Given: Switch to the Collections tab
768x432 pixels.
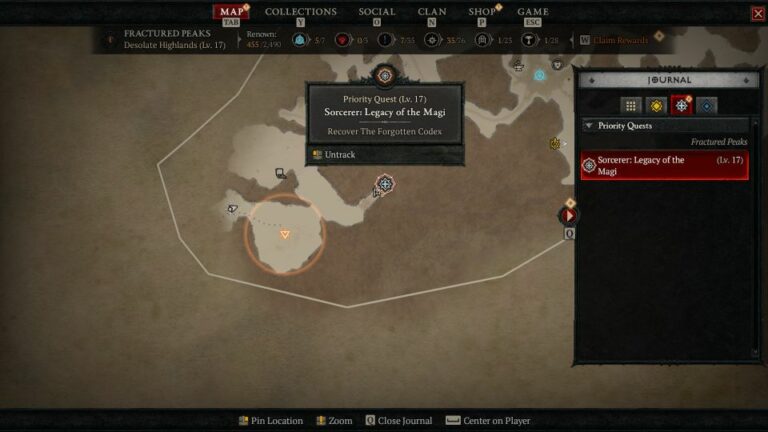Looking at the screenshot, I should 300,12.
